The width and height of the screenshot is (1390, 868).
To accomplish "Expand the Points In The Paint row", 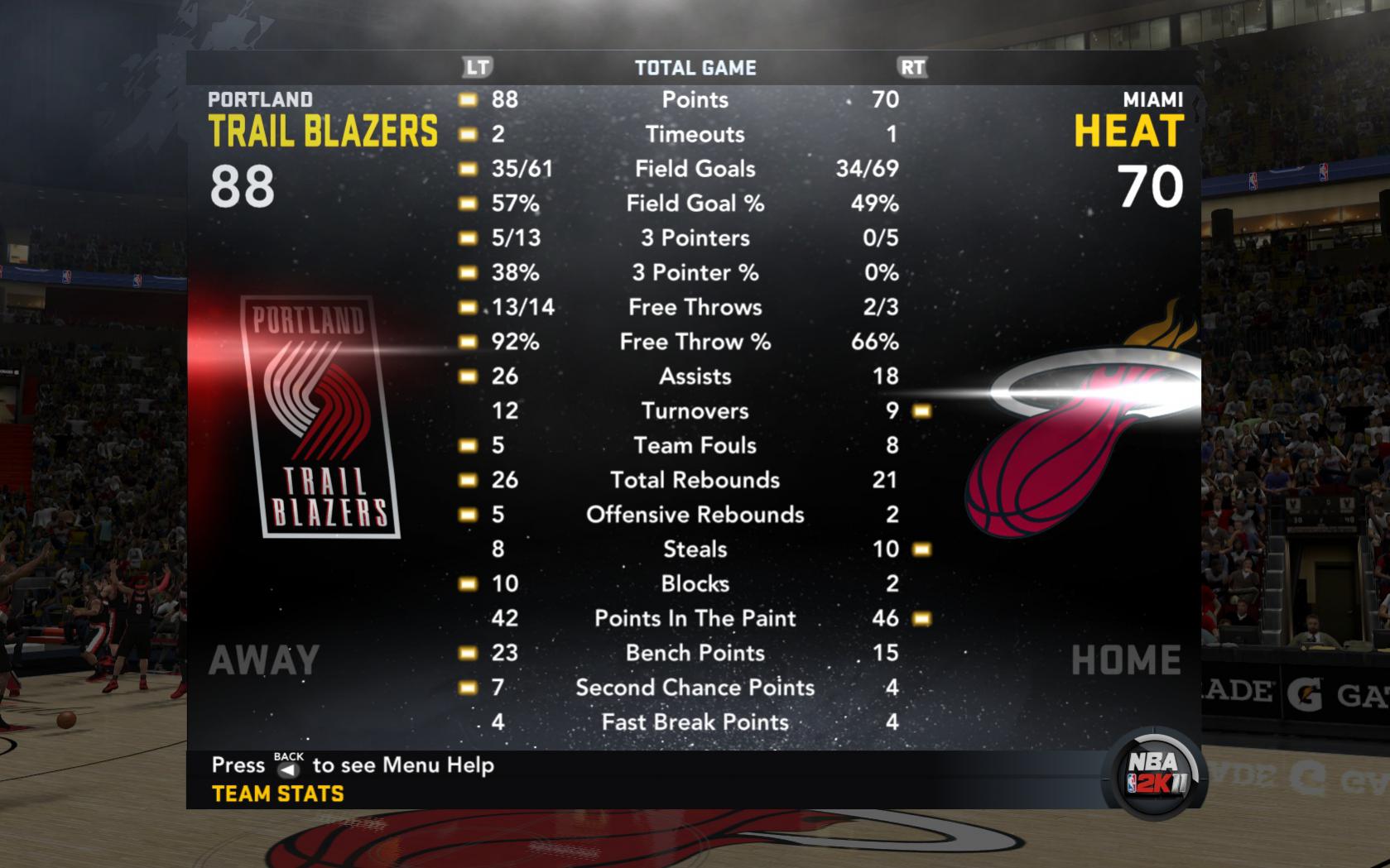I will pyautogui.click(x=695, y=618).
